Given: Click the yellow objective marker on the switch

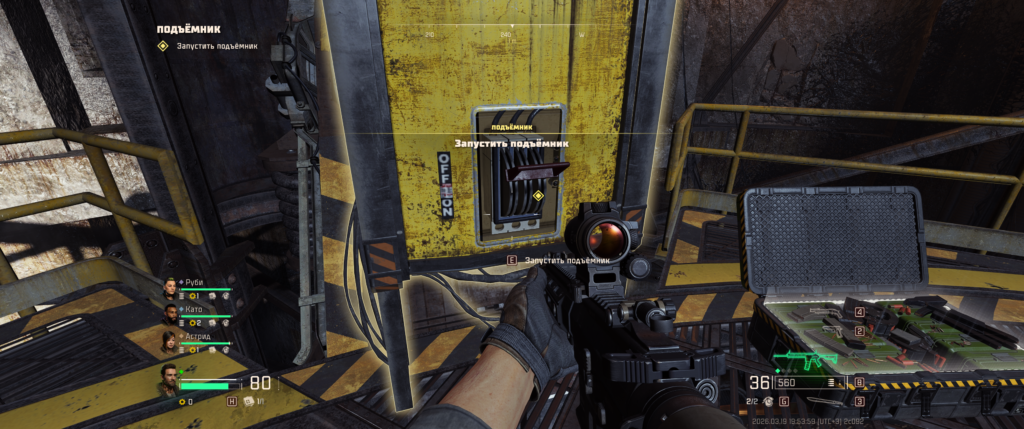Looking at the screenshot, I should coord(538,196).
